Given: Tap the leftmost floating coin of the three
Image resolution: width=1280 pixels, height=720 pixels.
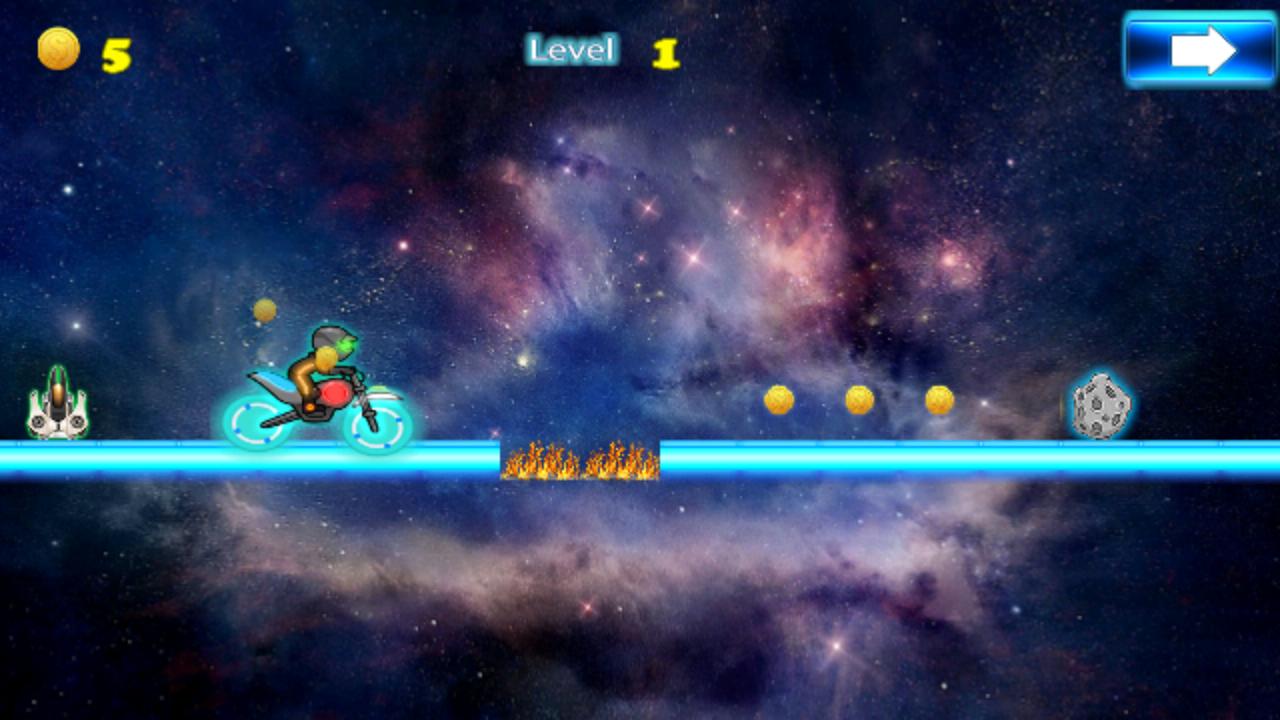Looking at the screenshot, I should tap(778, 399).
